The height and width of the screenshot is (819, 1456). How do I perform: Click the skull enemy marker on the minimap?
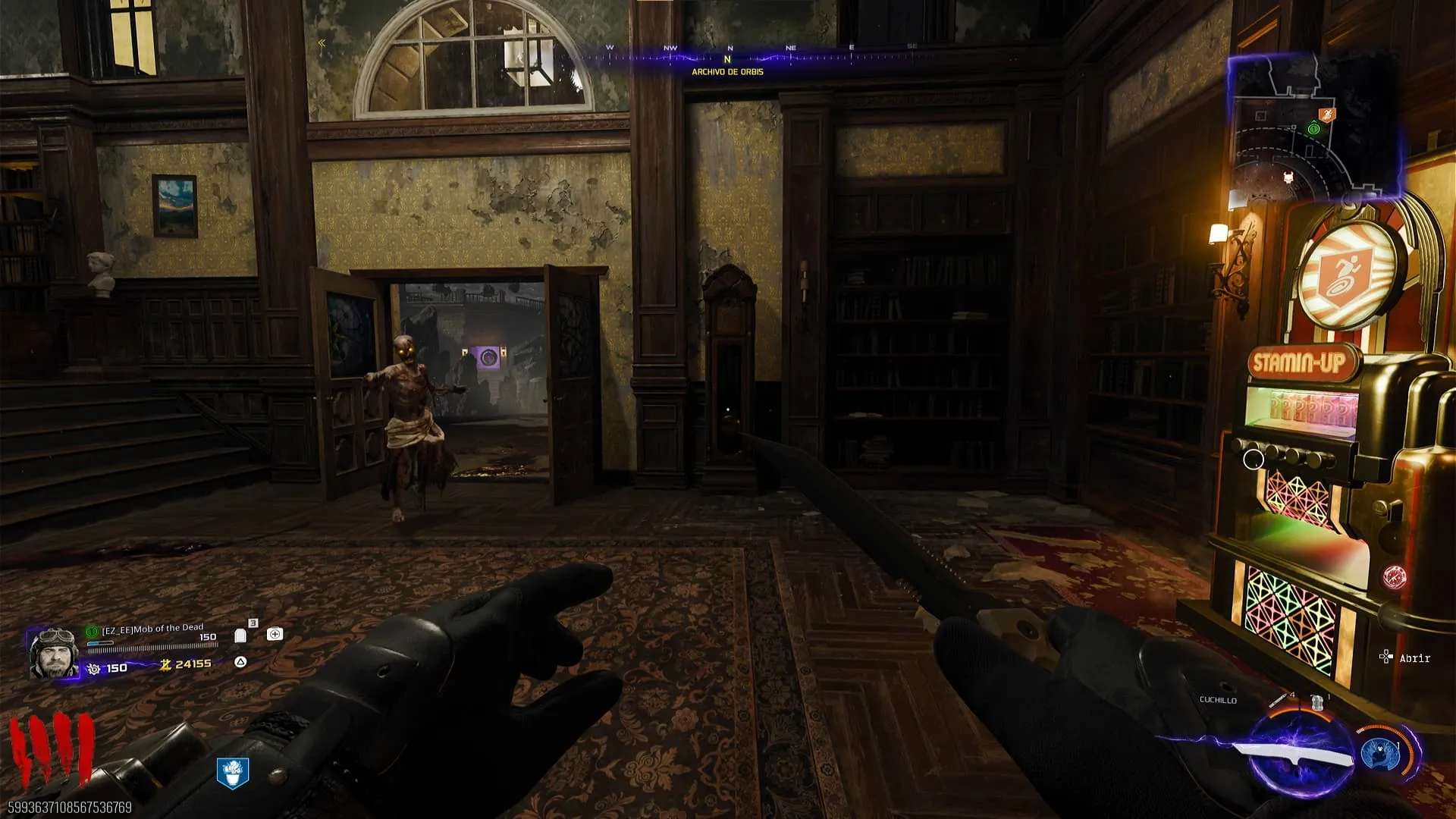click(1287, 178)
